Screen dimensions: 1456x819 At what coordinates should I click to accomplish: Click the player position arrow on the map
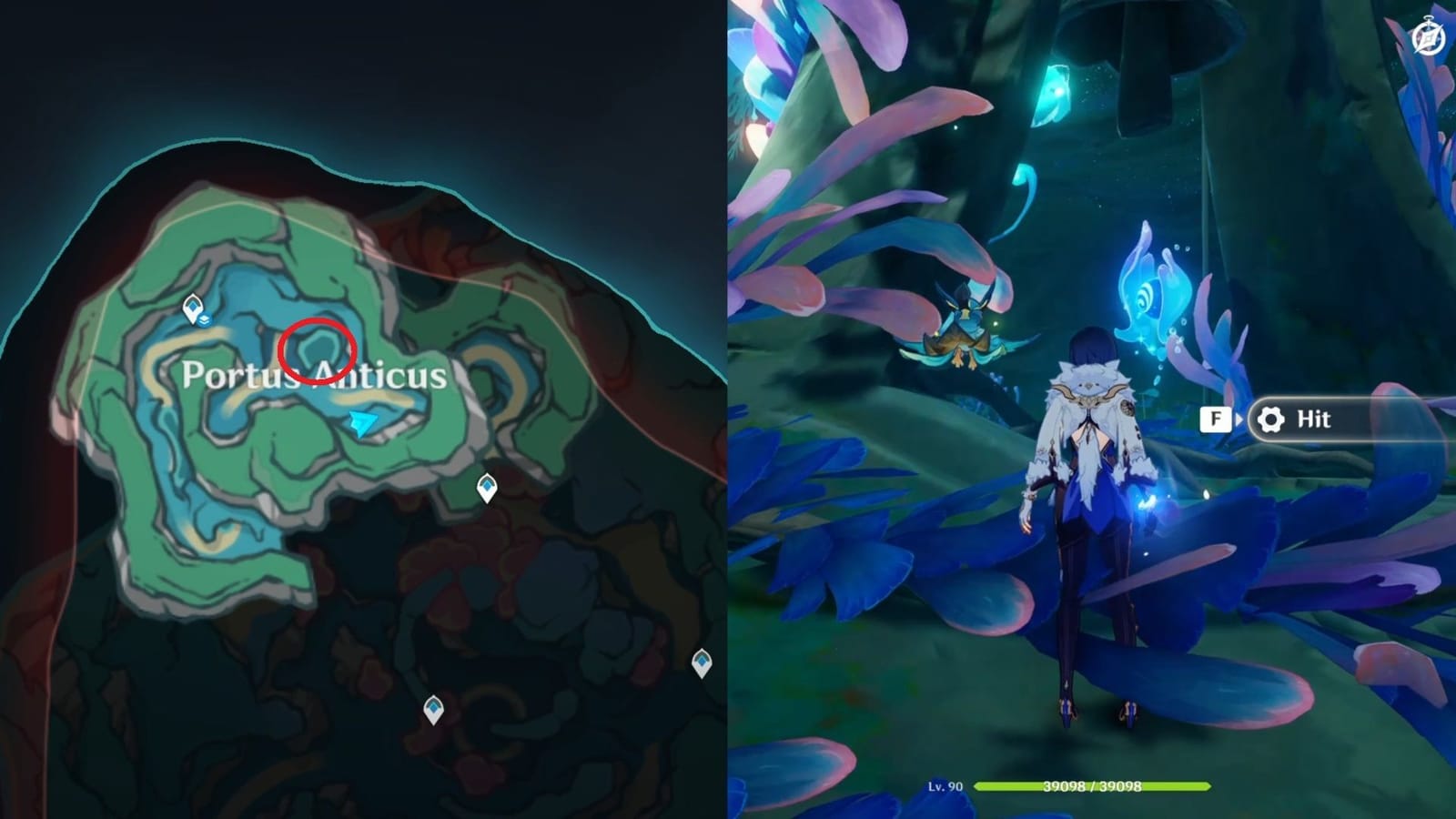pos(361,420)
